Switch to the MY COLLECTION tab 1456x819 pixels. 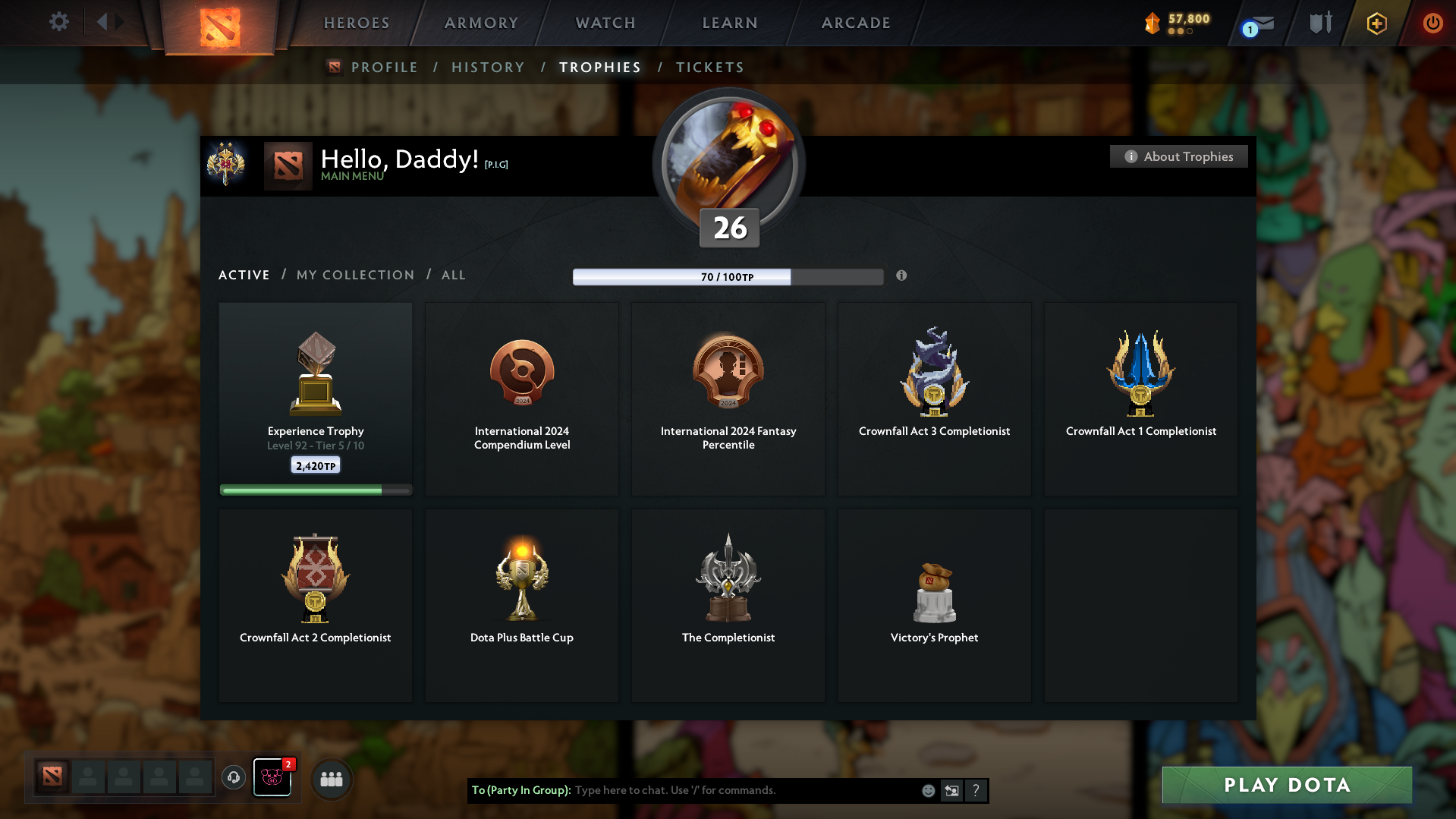(x=354, y=275)
